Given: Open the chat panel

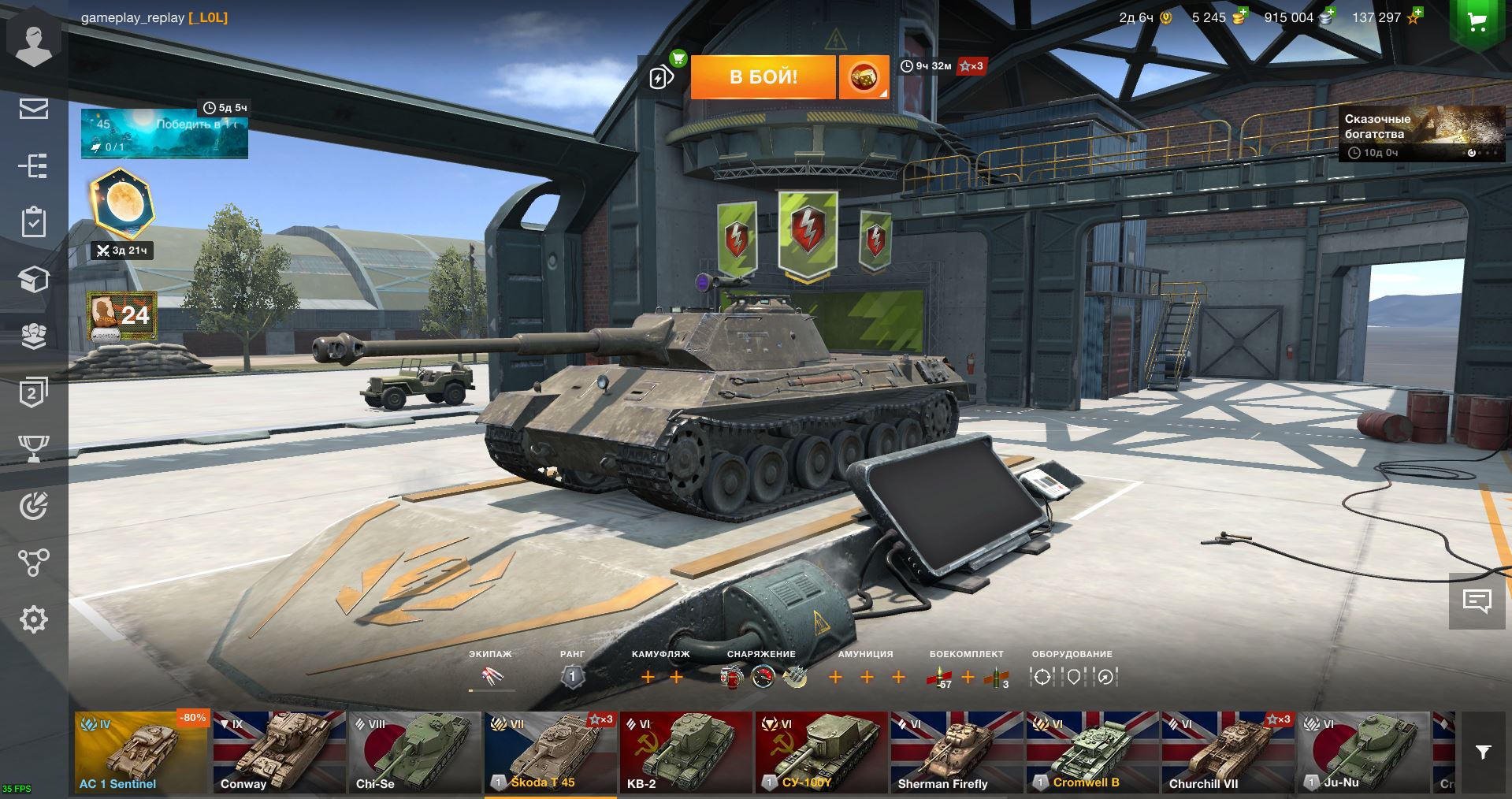Looking at the screenshot, I should (1477, 600).
